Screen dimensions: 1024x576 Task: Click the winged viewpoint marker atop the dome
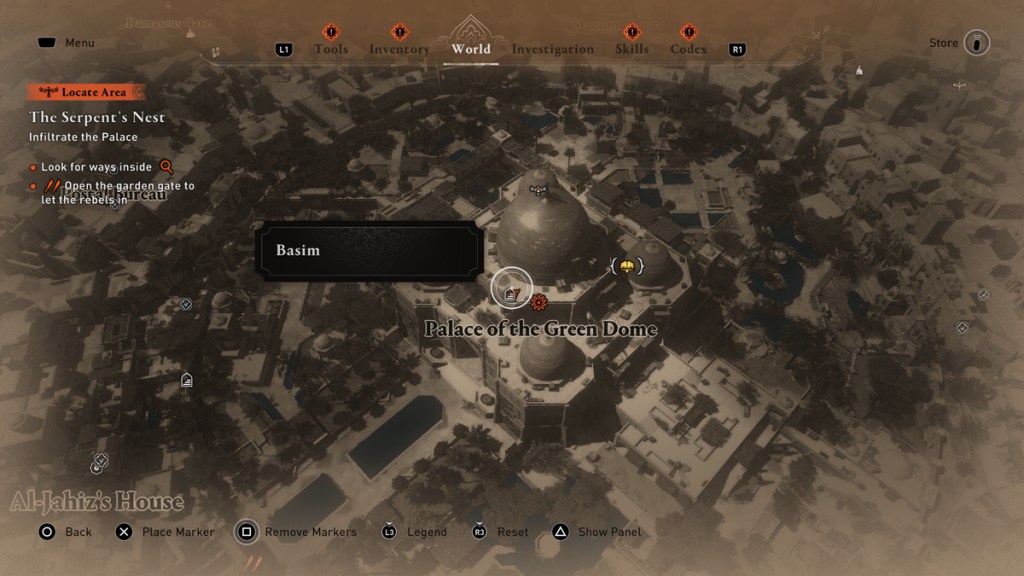click(x=539, y=189)
